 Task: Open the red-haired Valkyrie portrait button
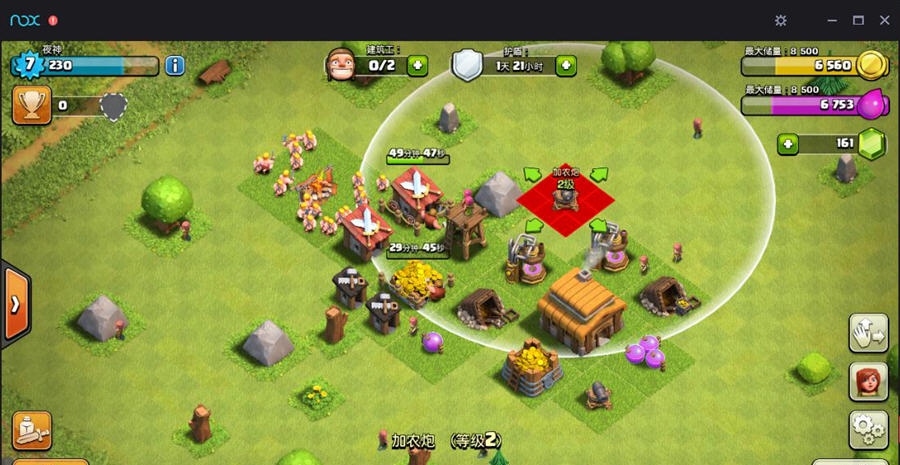(x=868, y=381)
